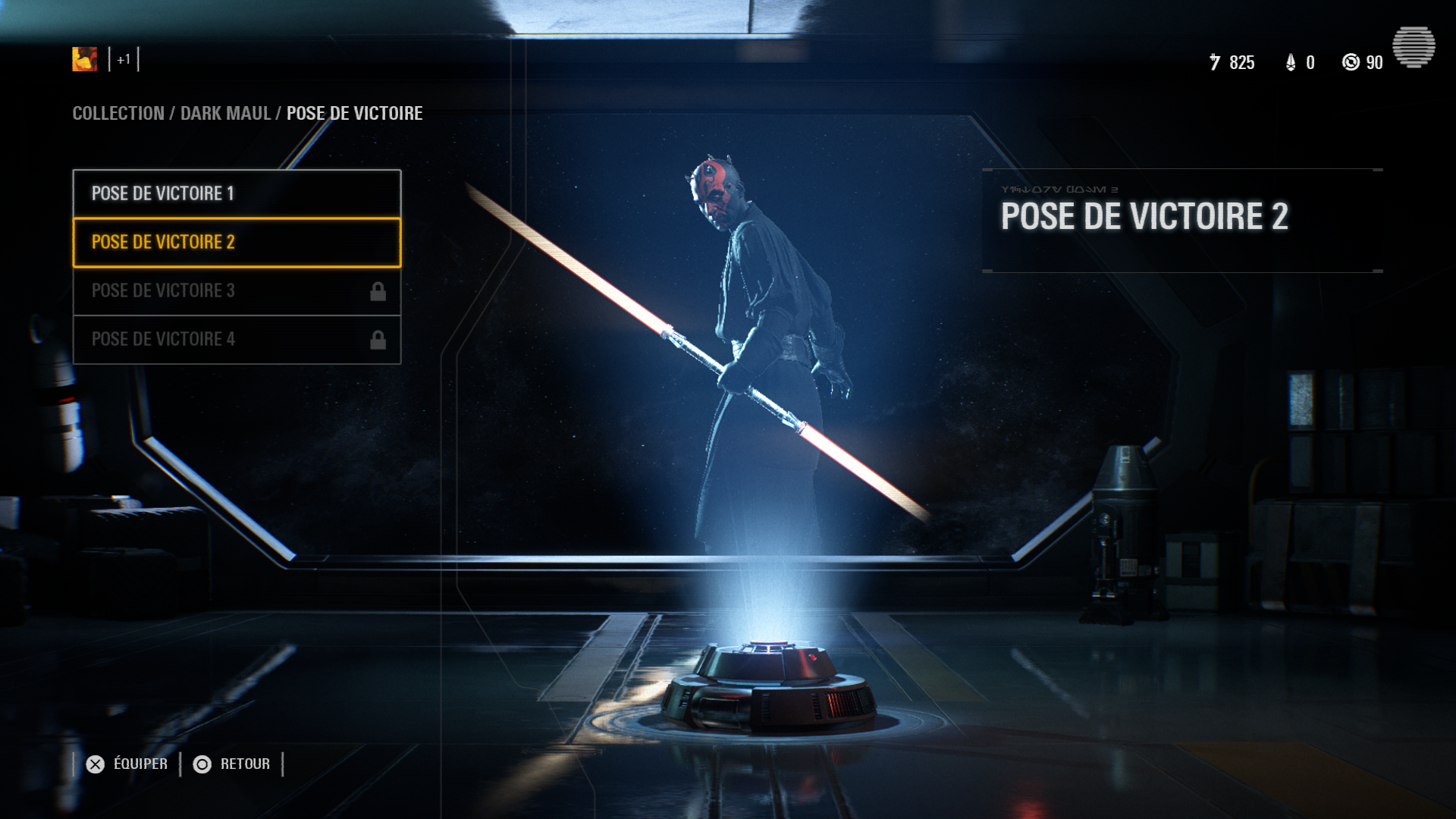Open the orange player avatar icon
This screenshot has height=819, width=1456.
pos(84,59)
